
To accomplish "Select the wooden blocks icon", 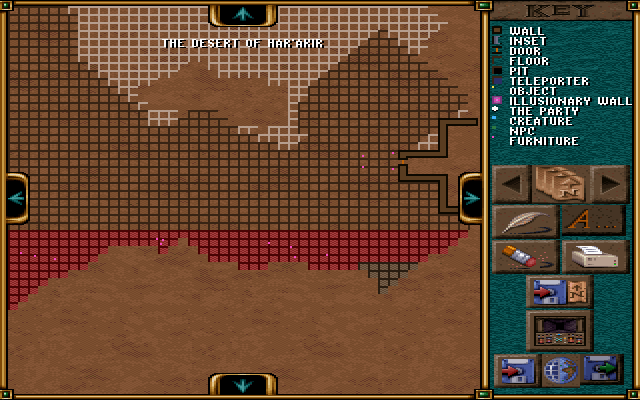I will (560, 184).
